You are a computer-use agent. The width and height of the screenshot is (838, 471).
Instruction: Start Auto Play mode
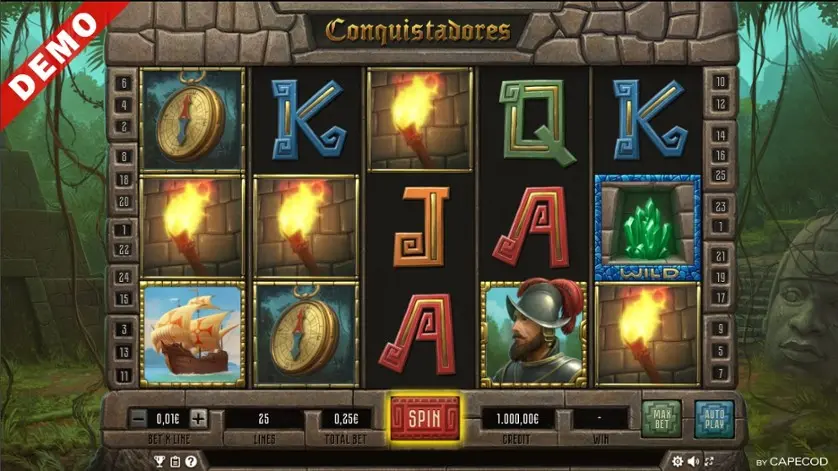714,418
